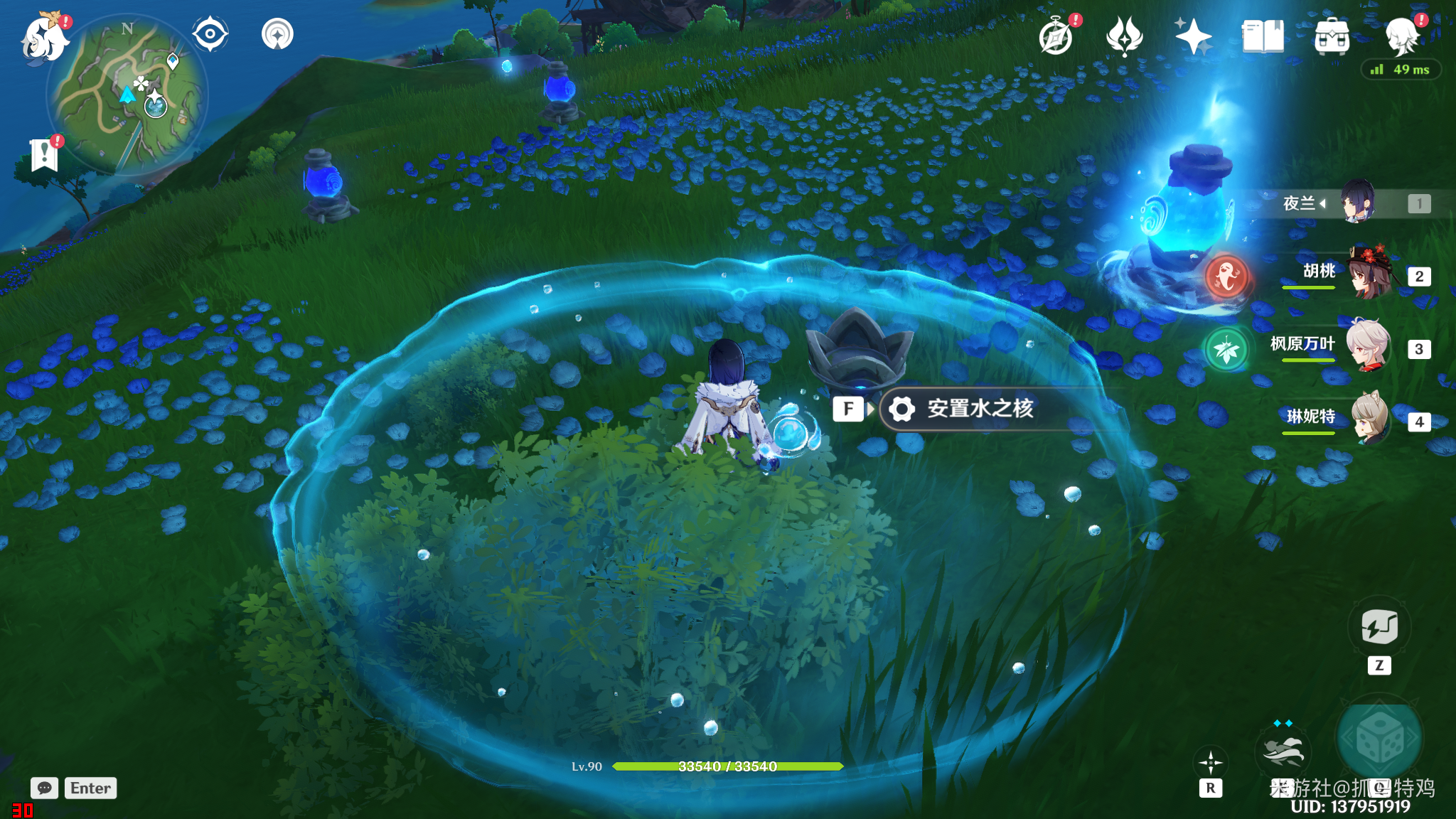This screenshot has height=819, width=1456.
Task: Activate the dice elemental burst
Action: pyautogui.click(x=1379, y=739)
